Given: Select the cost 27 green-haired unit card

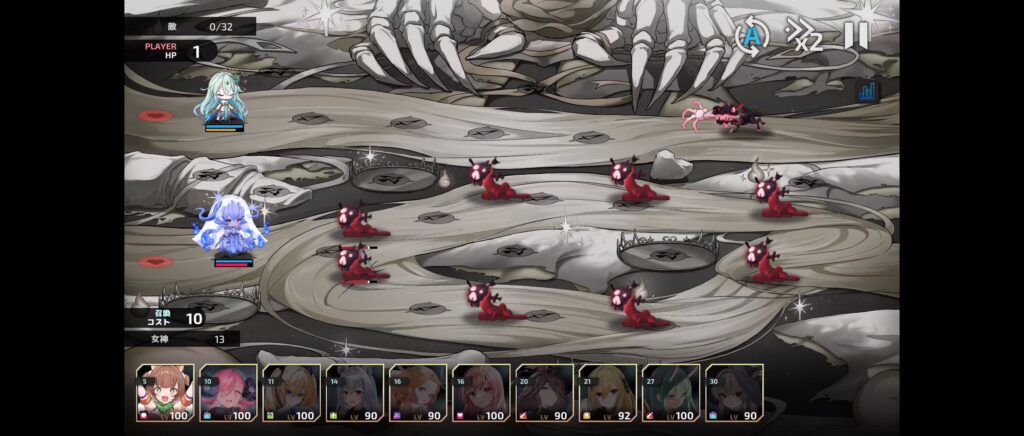Looking at the screenshot, I should [671, 392].
